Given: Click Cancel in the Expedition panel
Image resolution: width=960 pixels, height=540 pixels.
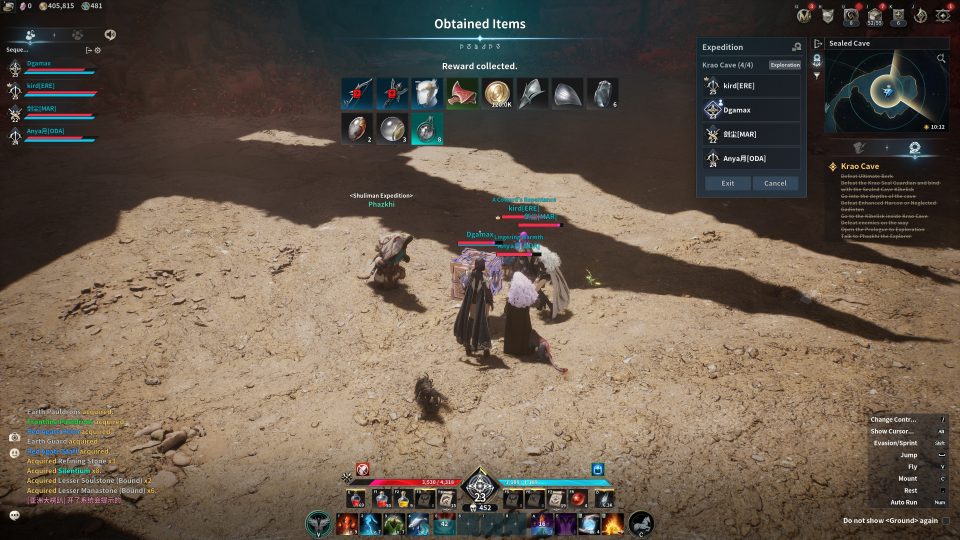Looking at the screenshot, I should tap(775, 183).
